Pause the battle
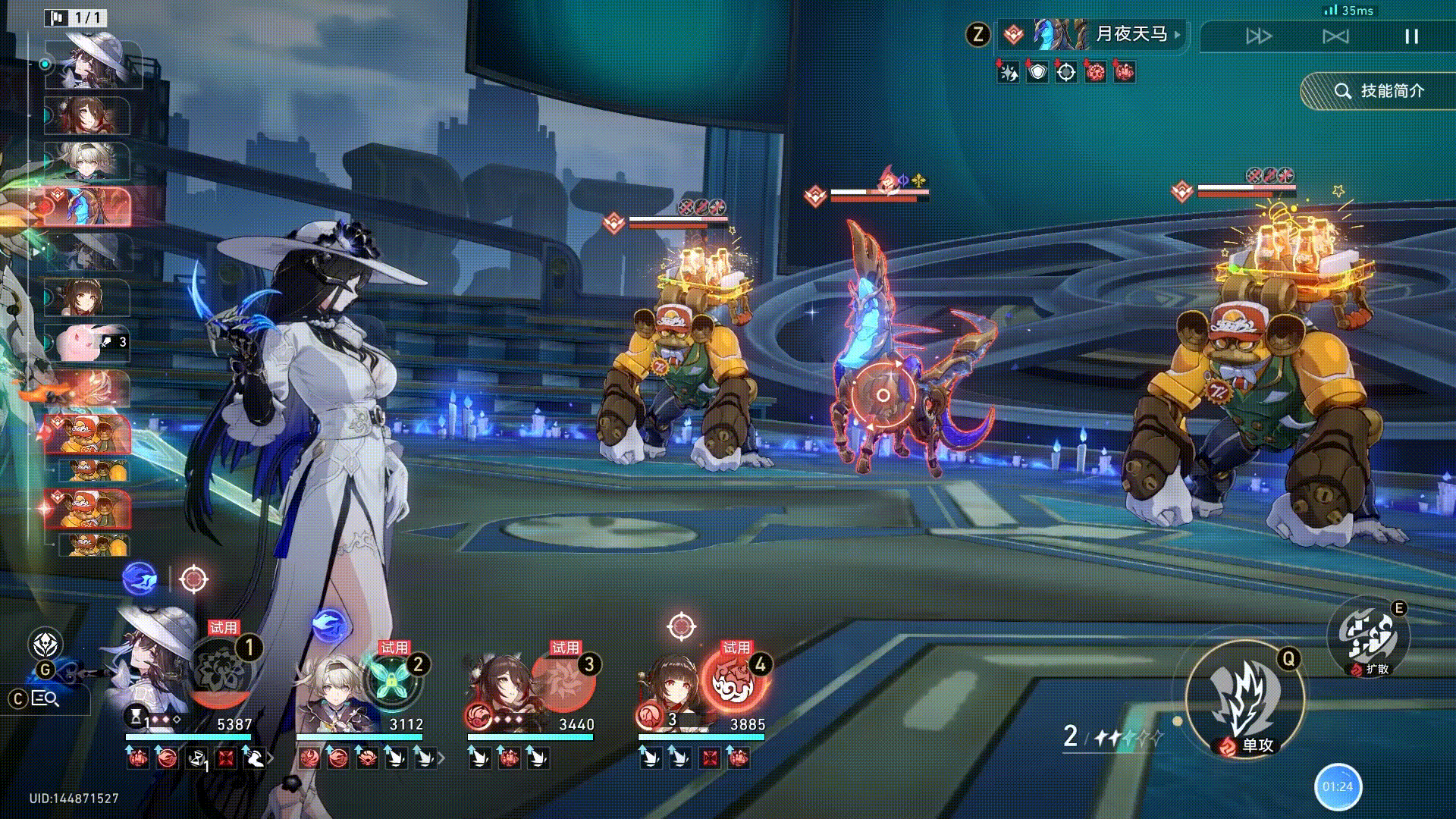 click(1411, 36)
